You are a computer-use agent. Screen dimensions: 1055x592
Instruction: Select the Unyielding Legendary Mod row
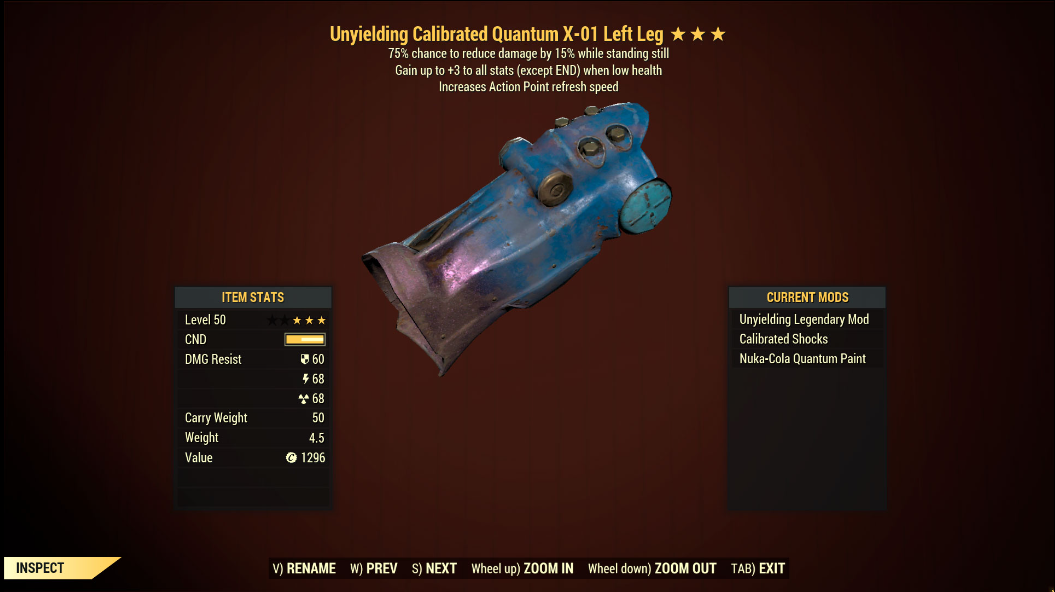tap(804, 319)
